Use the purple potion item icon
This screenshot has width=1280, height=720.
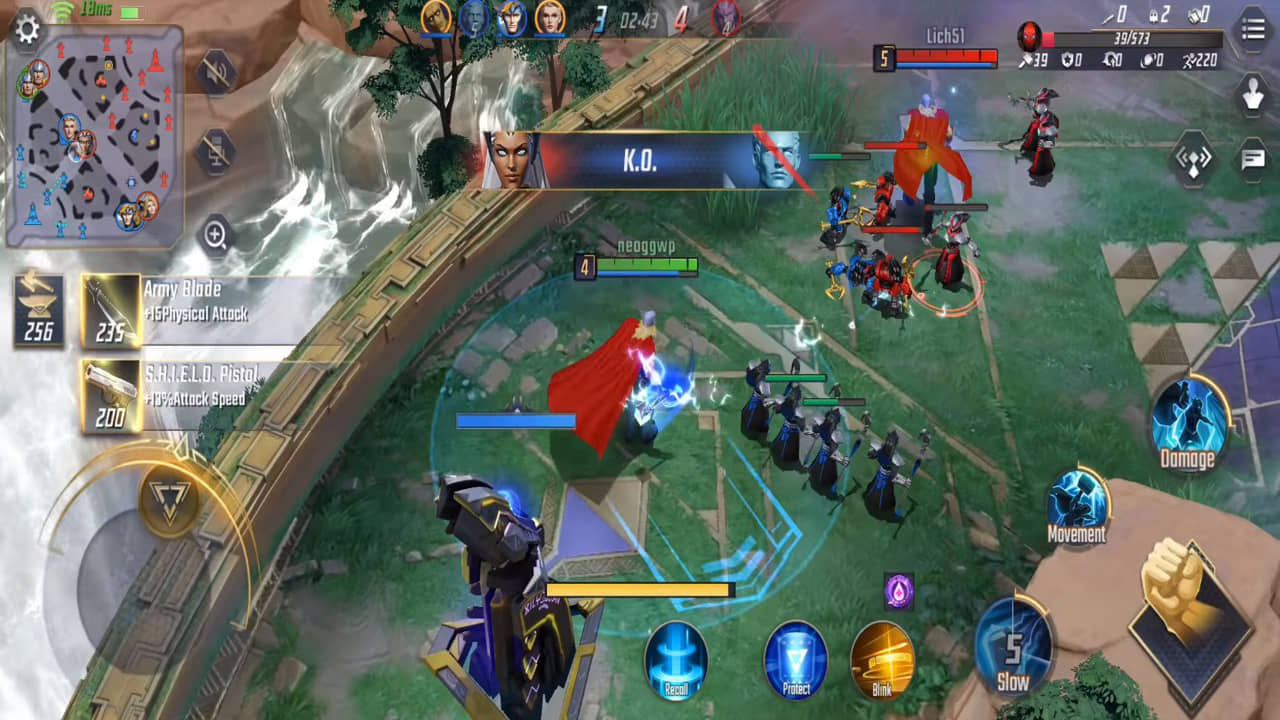898,591
